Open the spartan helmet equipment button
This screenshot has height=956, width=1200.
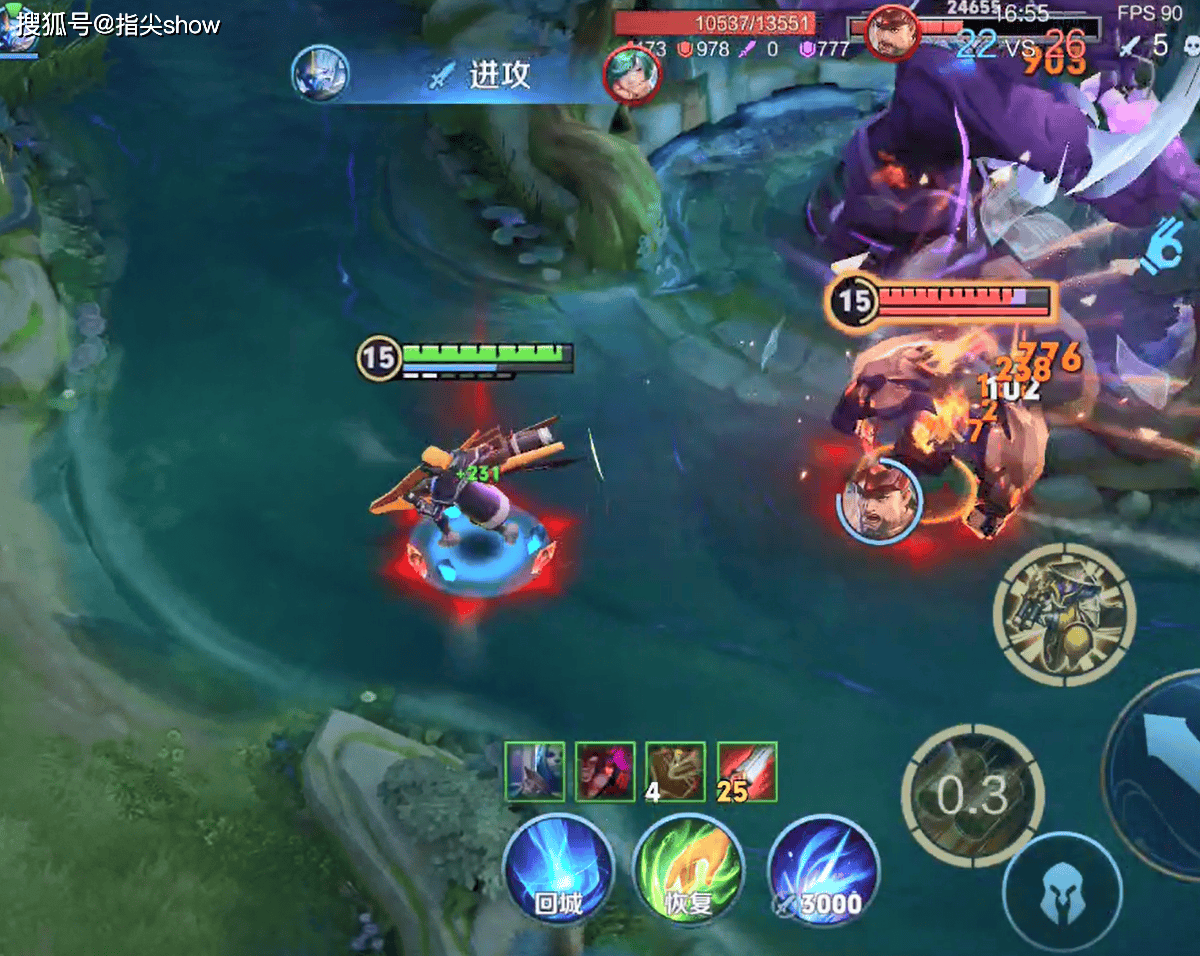[x=1061, y=891]
